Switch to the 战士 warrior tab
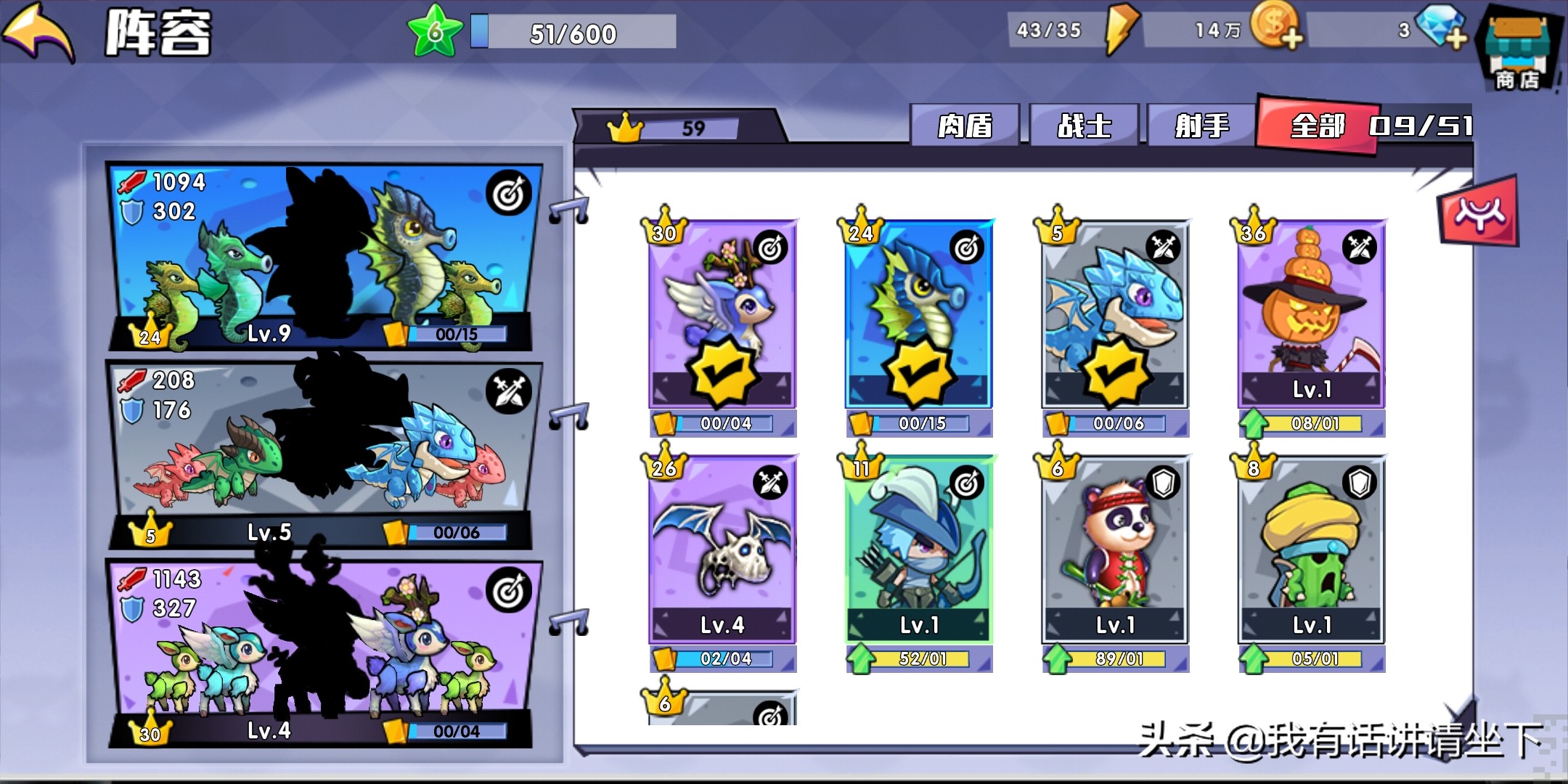Image resolution: width=1568 pixels, height=784 pixels. (x=1084, y=126)
